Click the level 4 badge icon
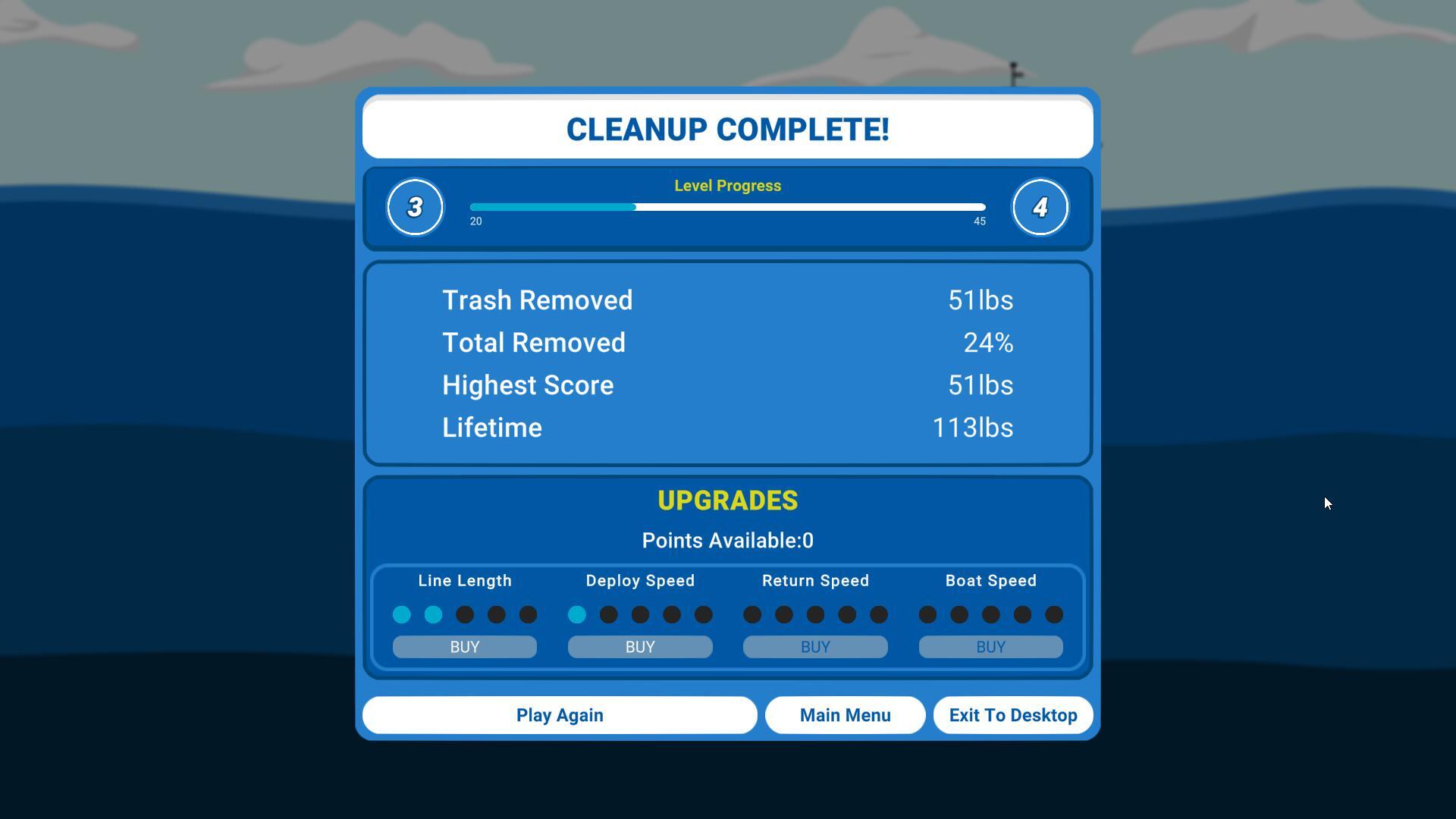Image resolution: width=1456 pixels, height=819 pixels. tap(1040, 207)
